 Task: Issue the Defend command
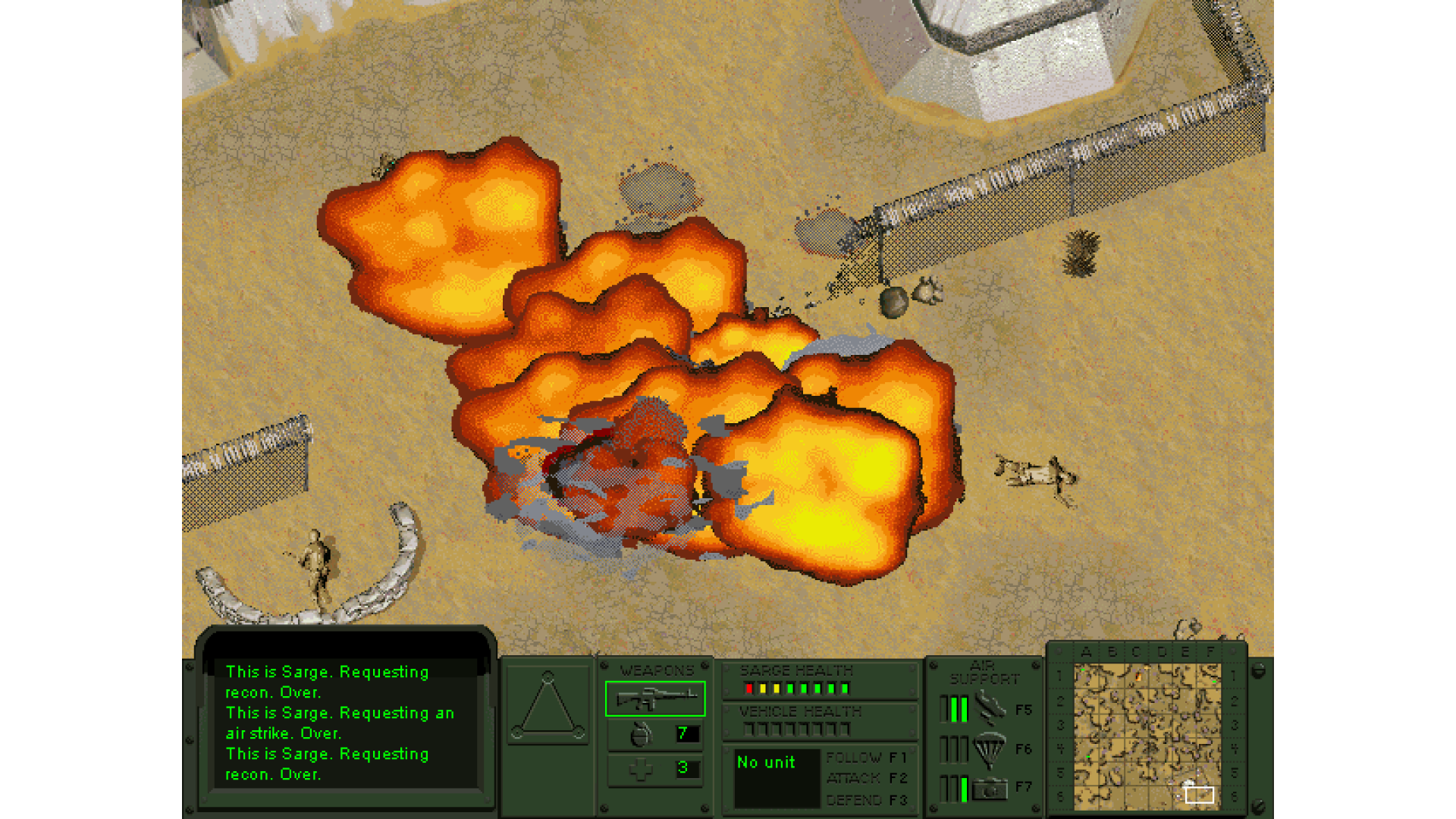tap(866, 800)
